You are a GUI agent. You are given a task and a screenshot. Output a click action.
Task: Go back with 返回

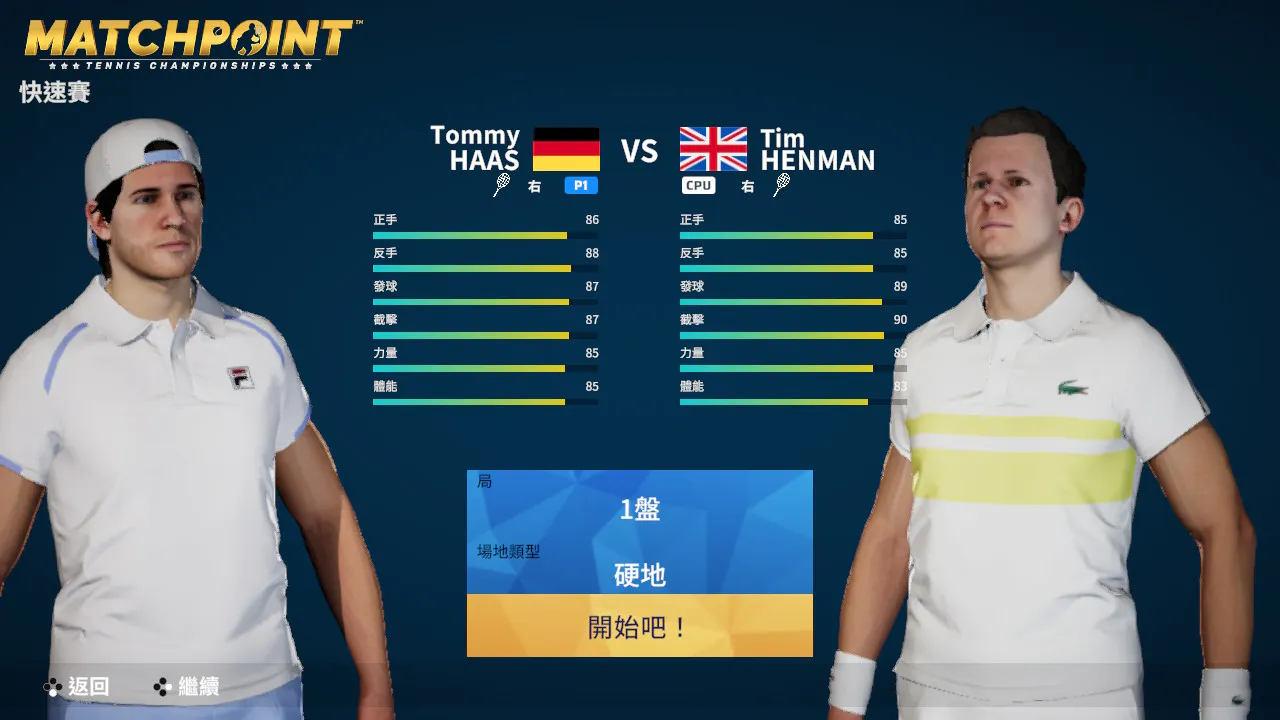pos(77,687)
